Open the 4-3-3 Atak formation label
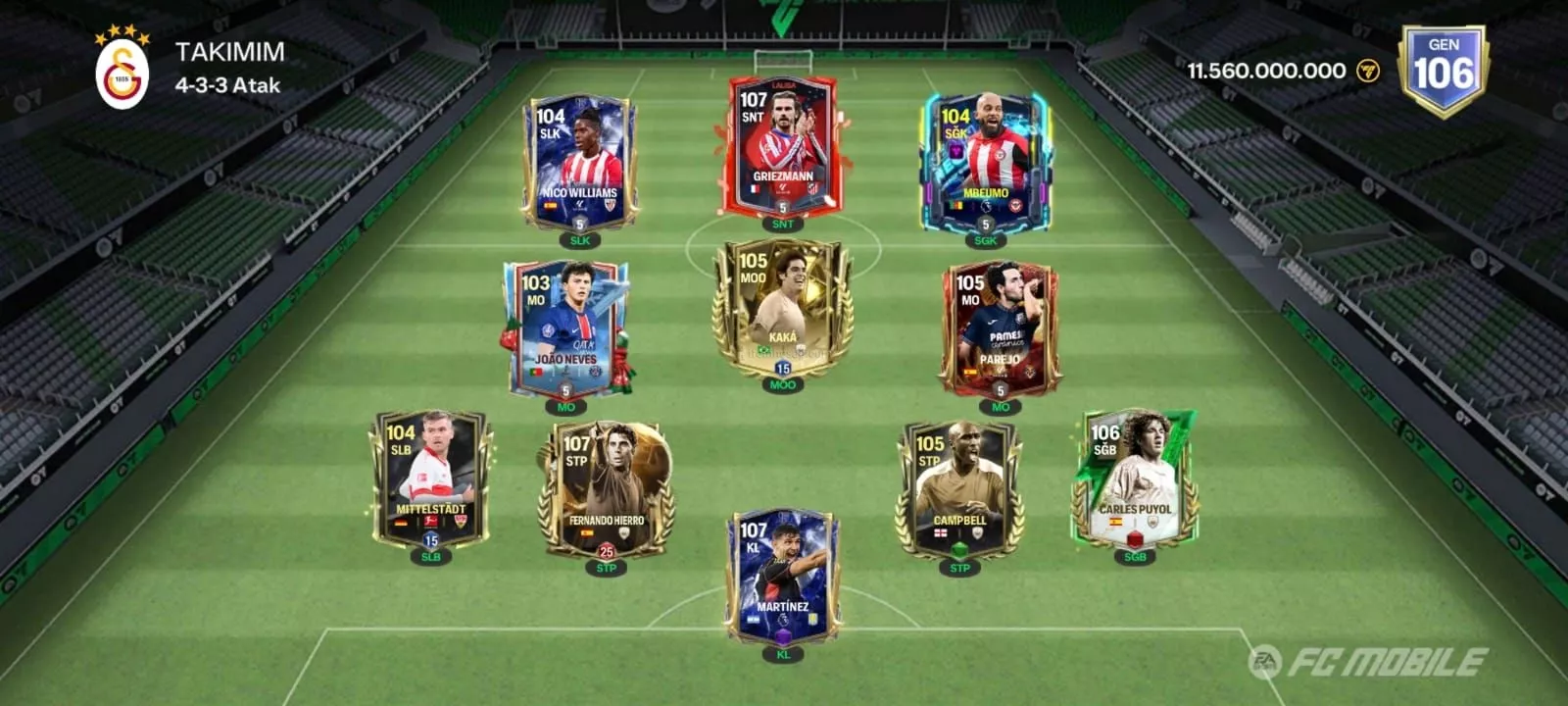 [x=227, y=85]
